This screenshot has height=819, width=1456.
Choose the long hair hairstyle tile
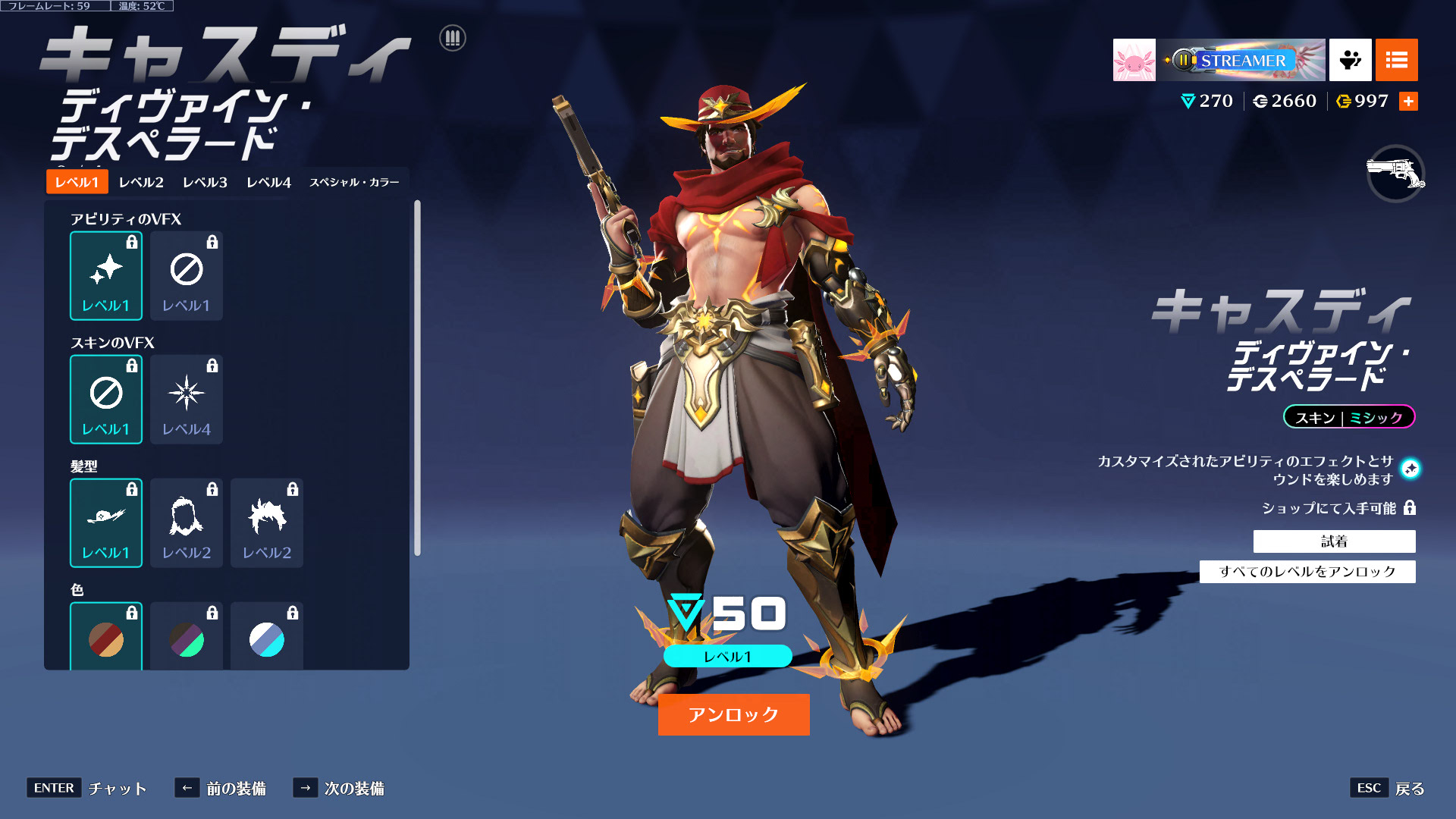click(x=187, y=522)
